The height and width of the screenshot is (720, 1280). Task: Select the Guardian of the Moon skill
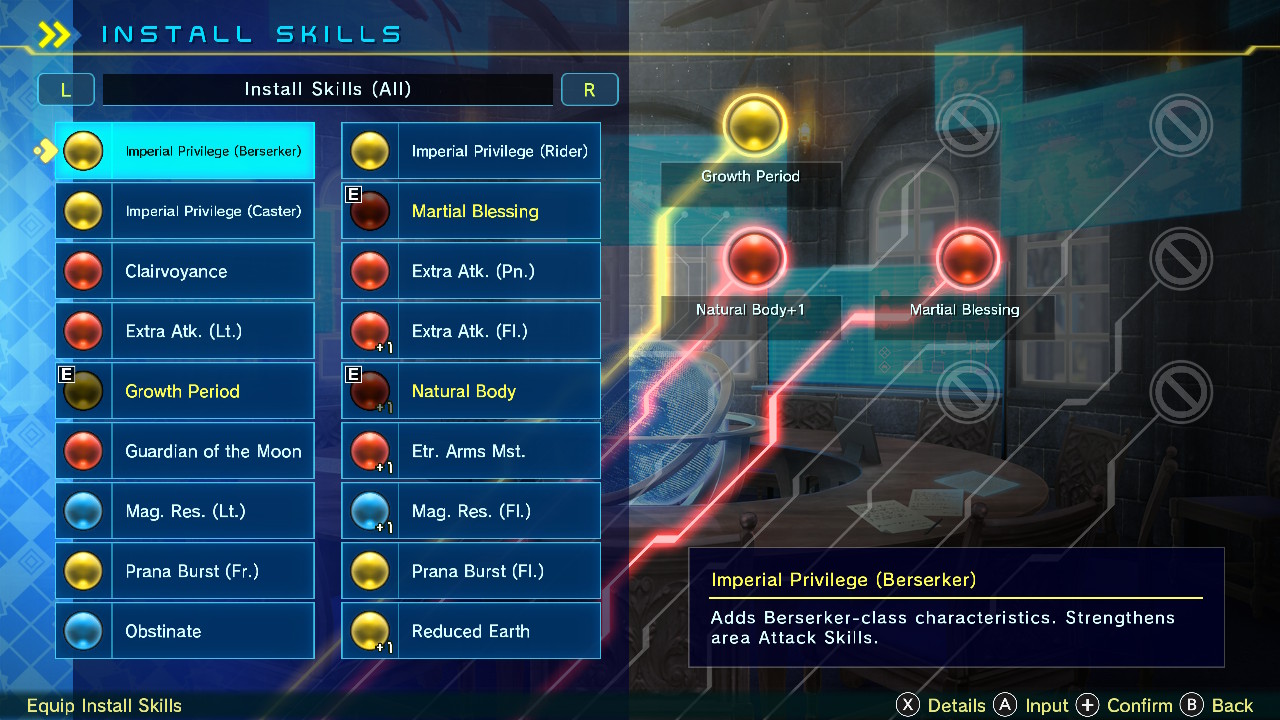(185, 451)
